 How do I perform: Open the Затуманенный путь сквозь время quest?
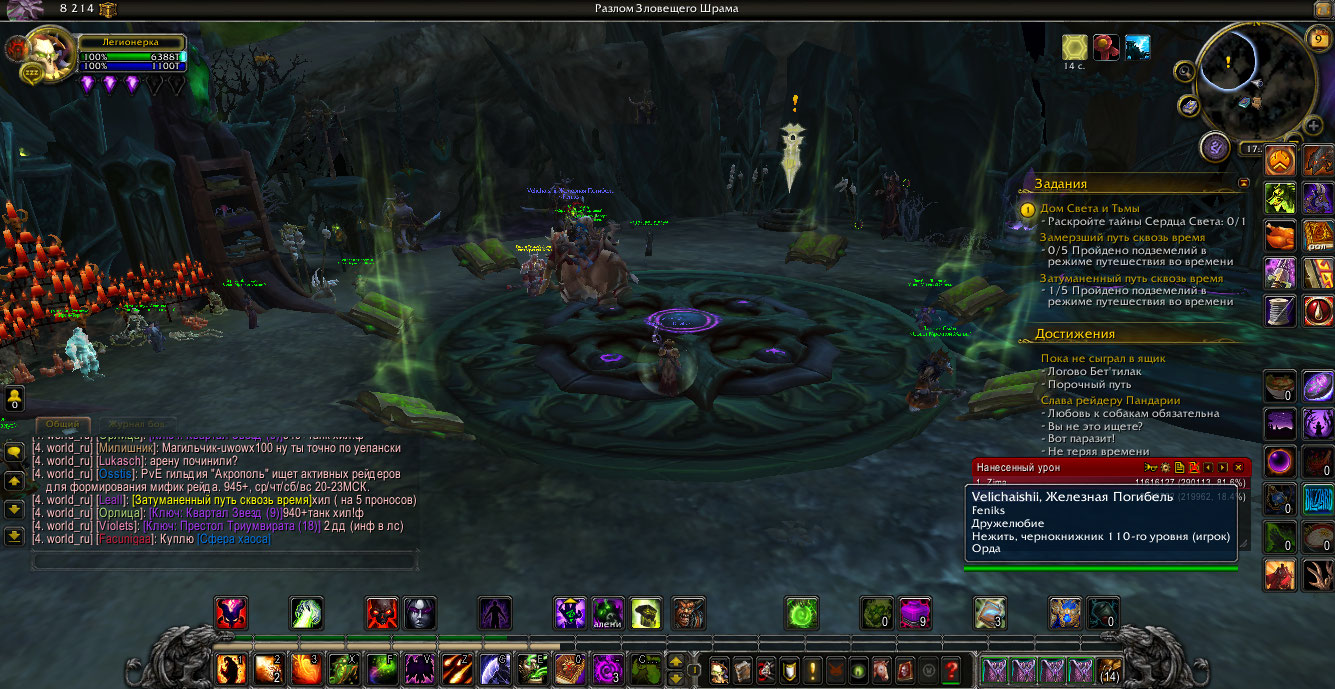(1131, 278)
